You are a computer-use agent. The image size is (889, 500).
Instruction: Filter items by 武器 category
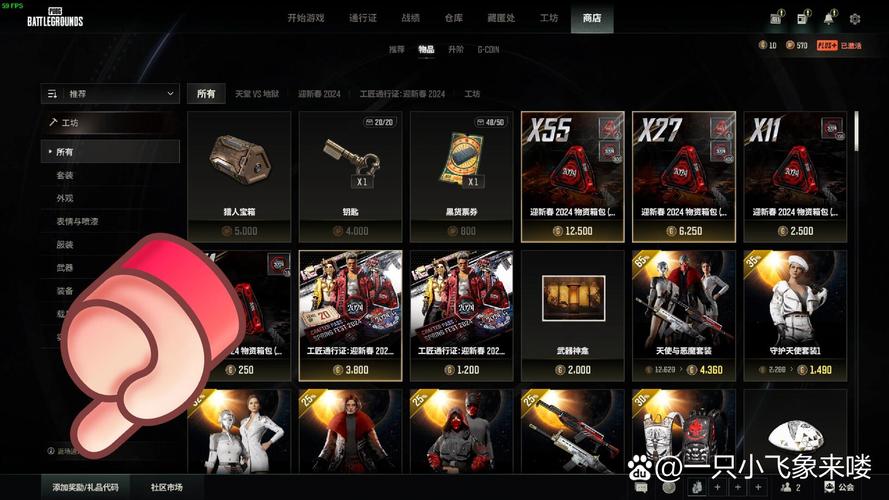pos(65,267)
